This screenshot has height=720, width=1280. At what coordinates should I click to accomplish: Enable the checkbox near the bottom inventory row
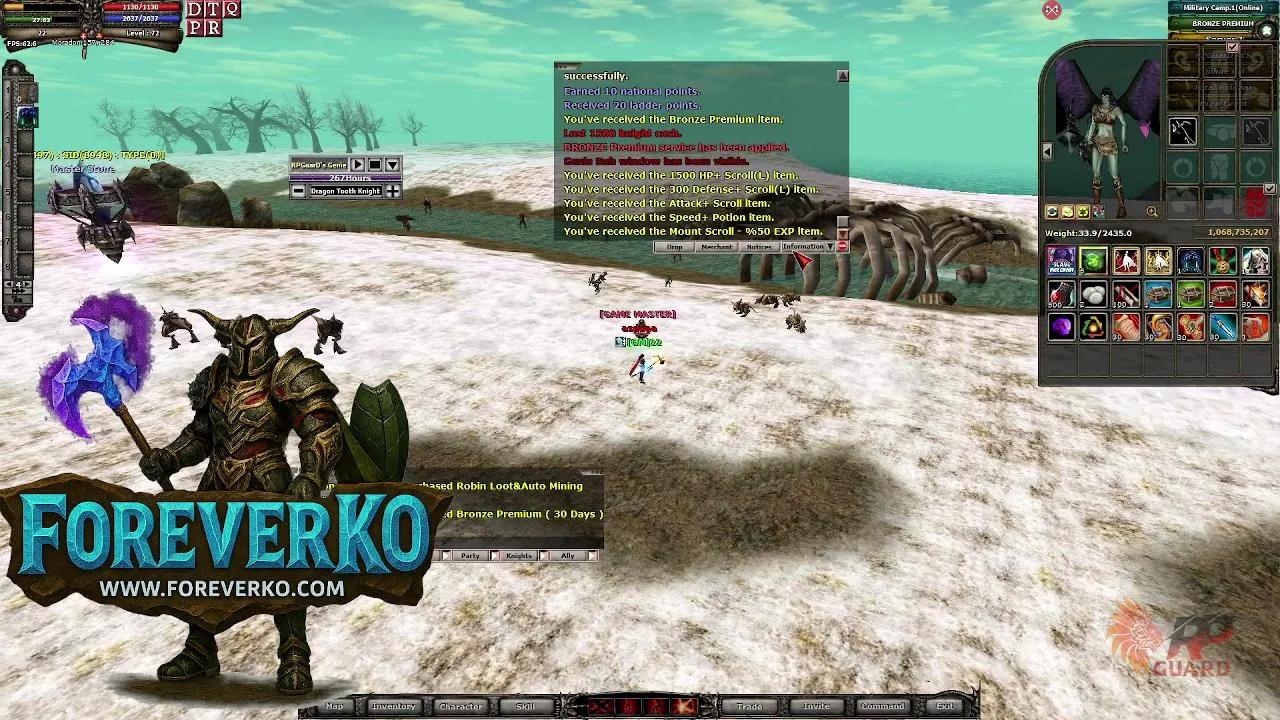(1268, 187)
